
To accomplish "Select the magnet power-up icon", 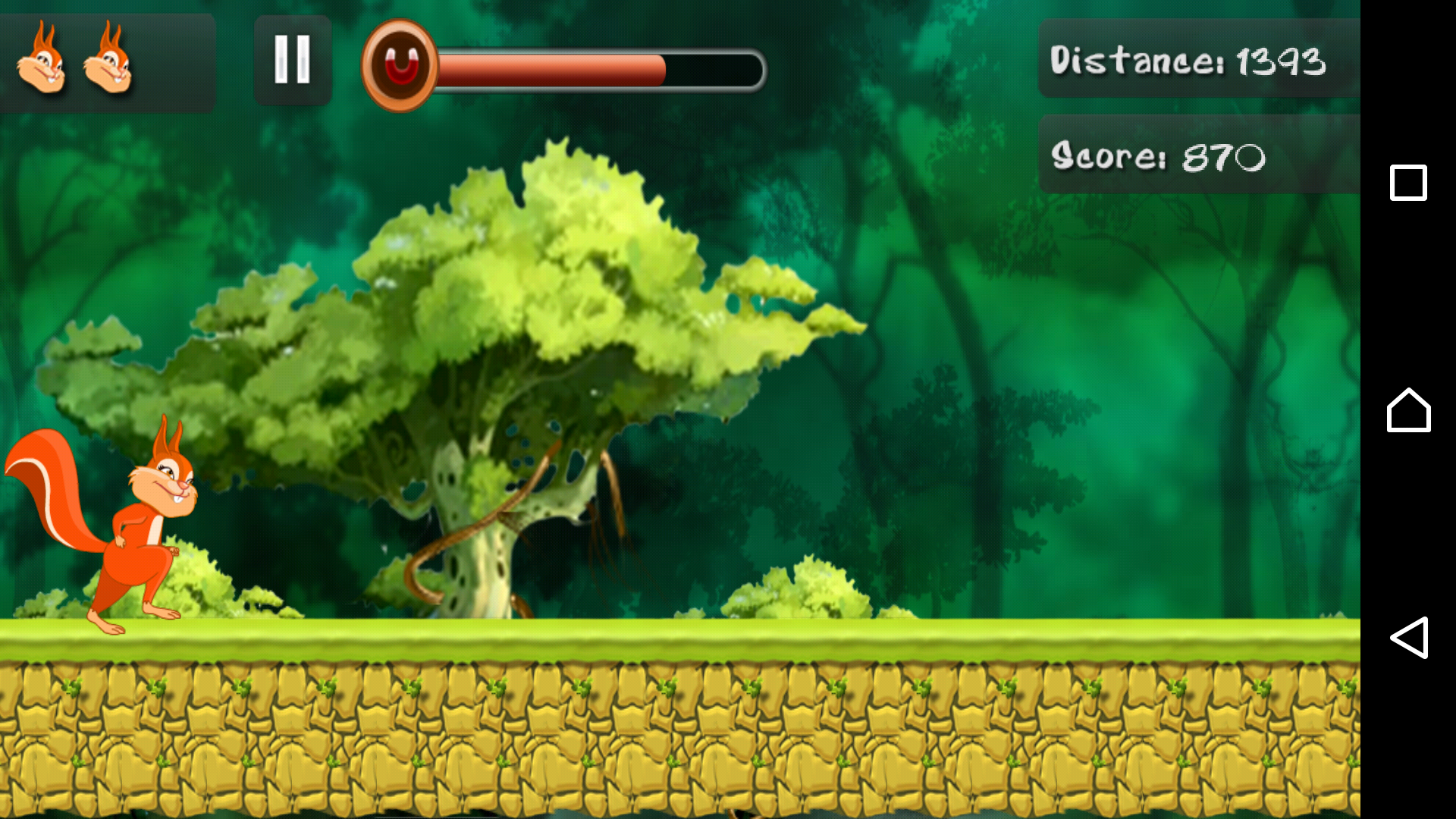I will pos(400,66).
